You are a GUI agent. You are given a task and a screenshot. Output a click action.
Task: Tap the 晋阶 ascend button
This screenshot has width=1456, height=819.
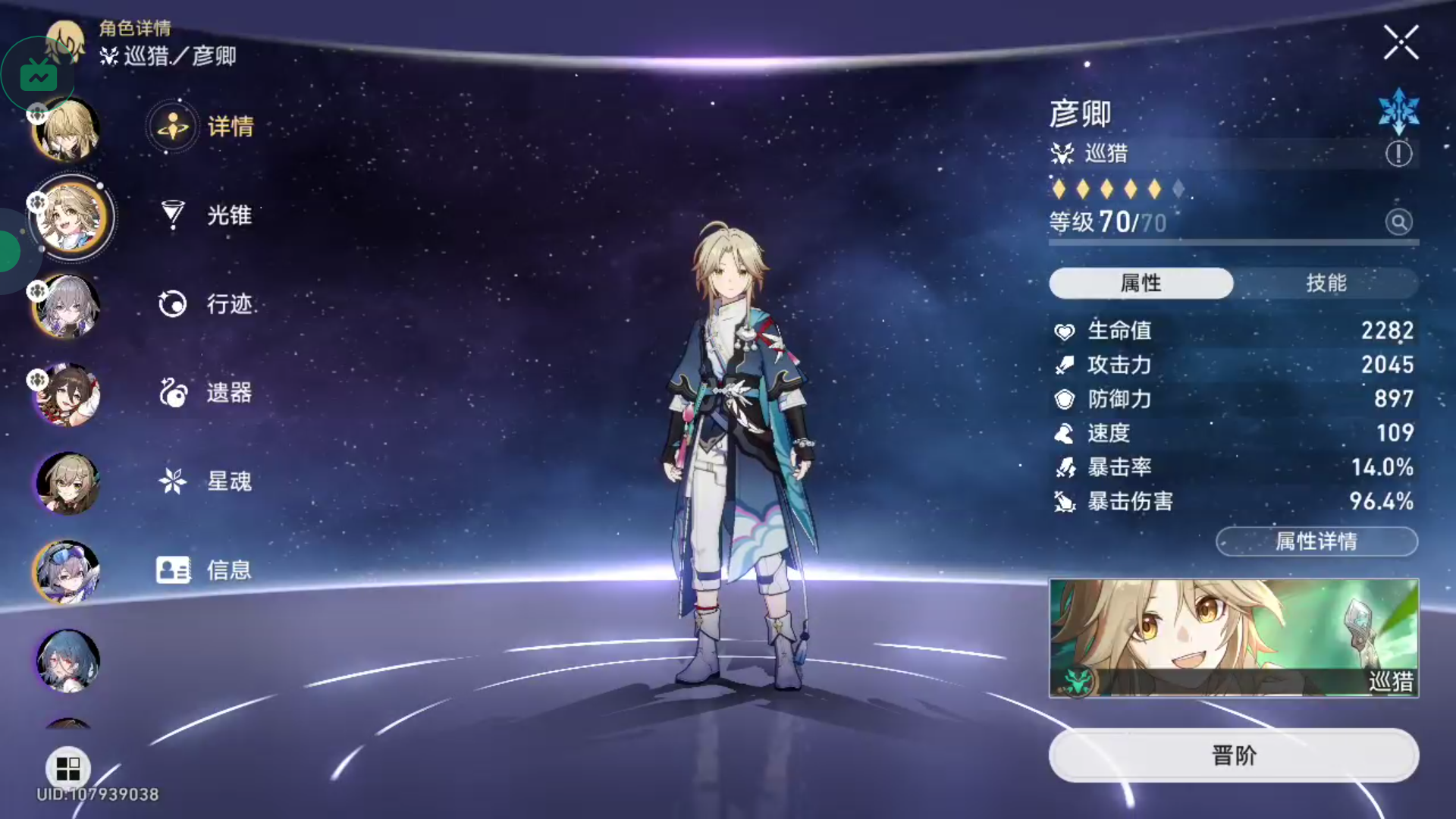click(x=1233, y=755)
